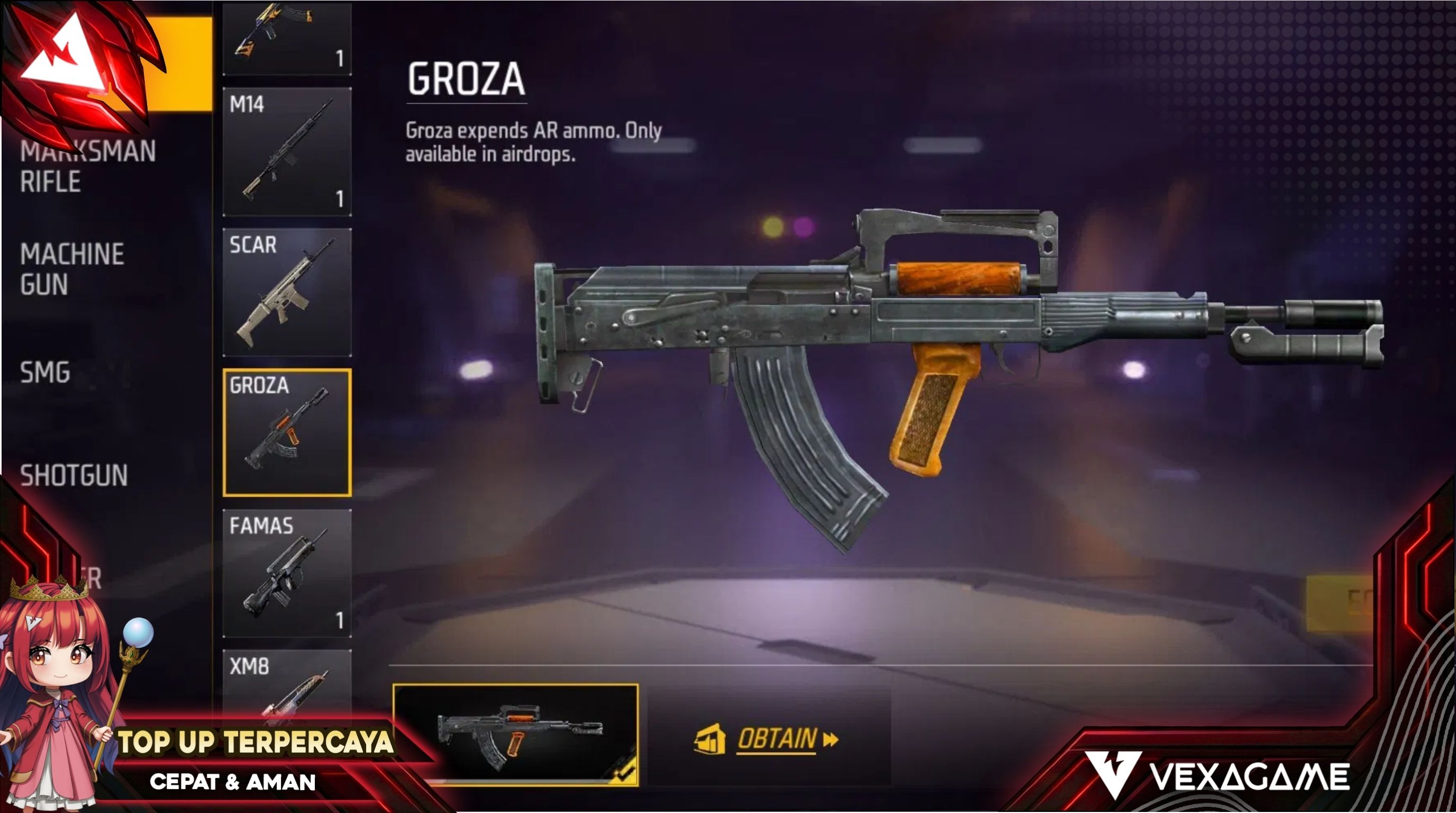
Task: Switch to the Marksman Rifle category
Action: 88,167
